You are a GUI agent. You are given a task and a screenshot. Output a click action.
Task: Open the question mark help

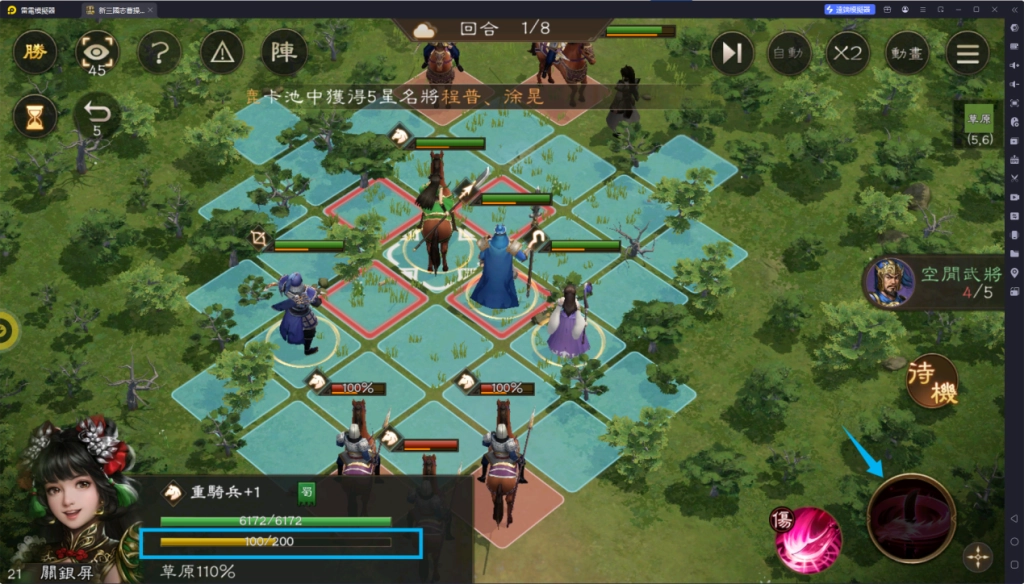click(160, 52)
